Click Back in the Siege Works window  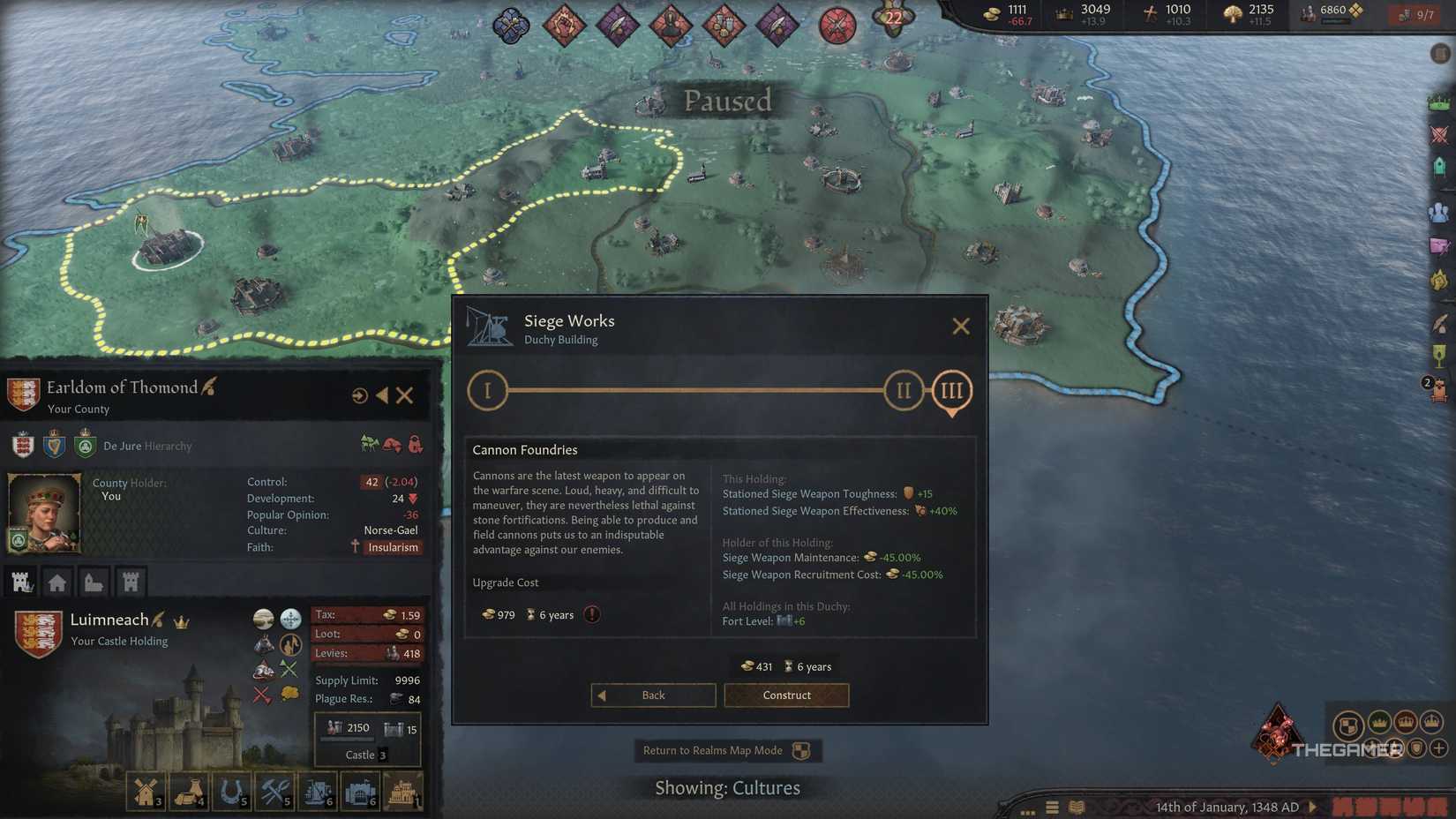[653, 695]
